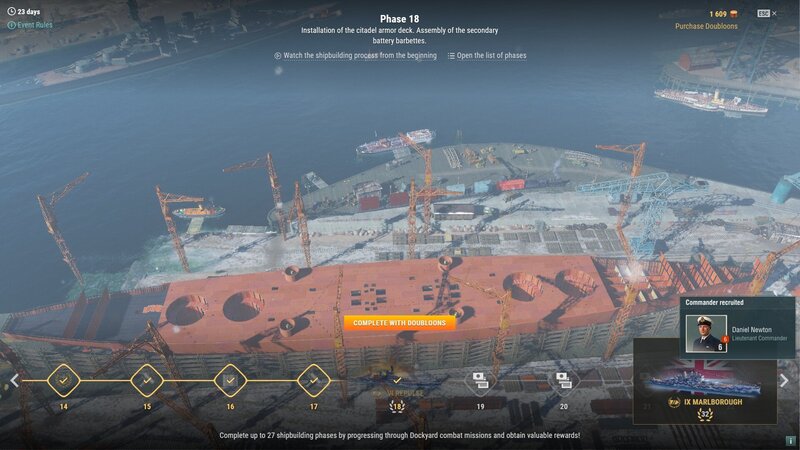Click the Complete with Doubloons button
800x450 pixels.
click(x=400, y=323)
